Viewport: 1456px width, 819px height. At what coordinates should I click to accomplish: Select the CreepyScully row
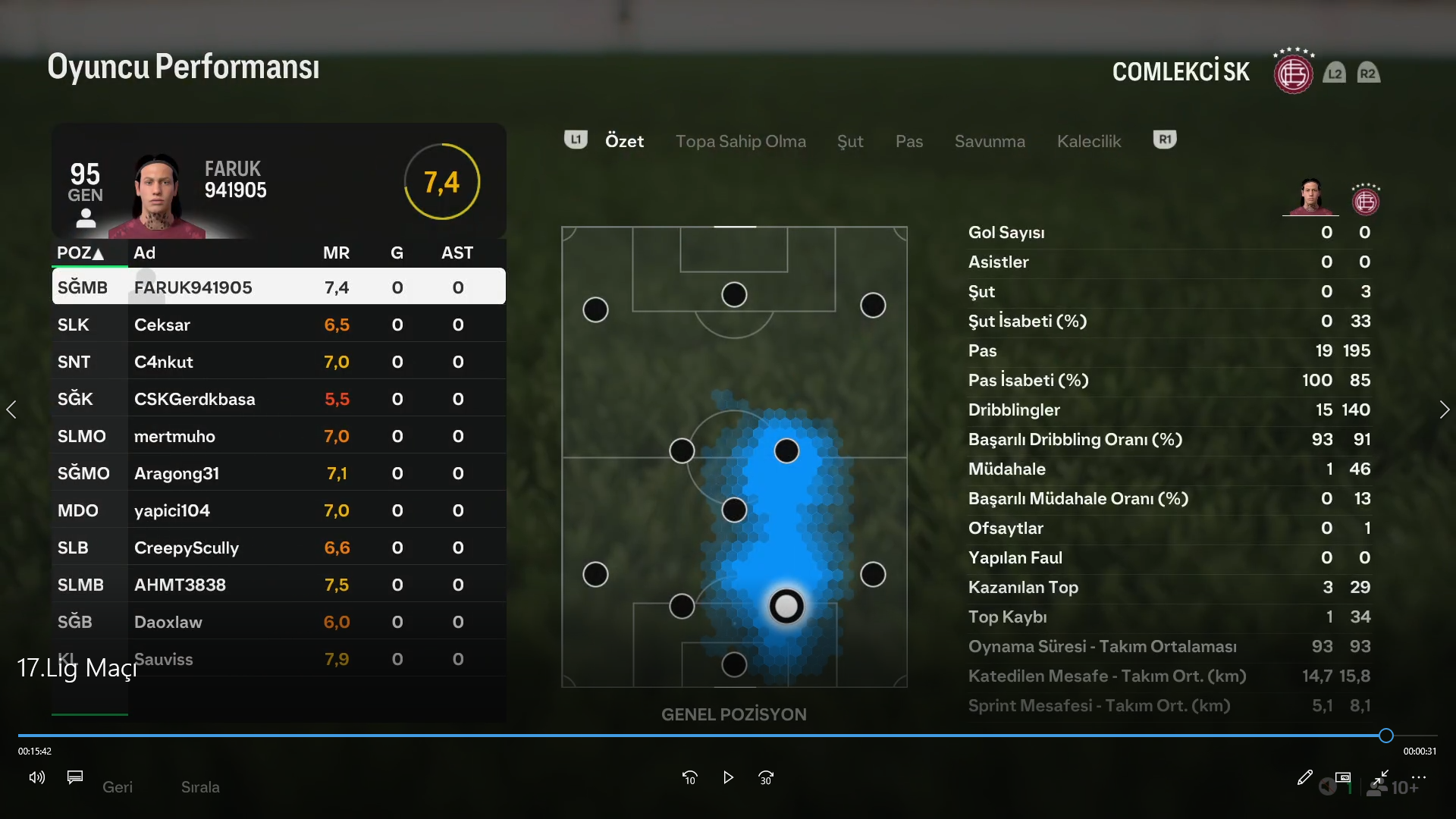pos(278,548)
